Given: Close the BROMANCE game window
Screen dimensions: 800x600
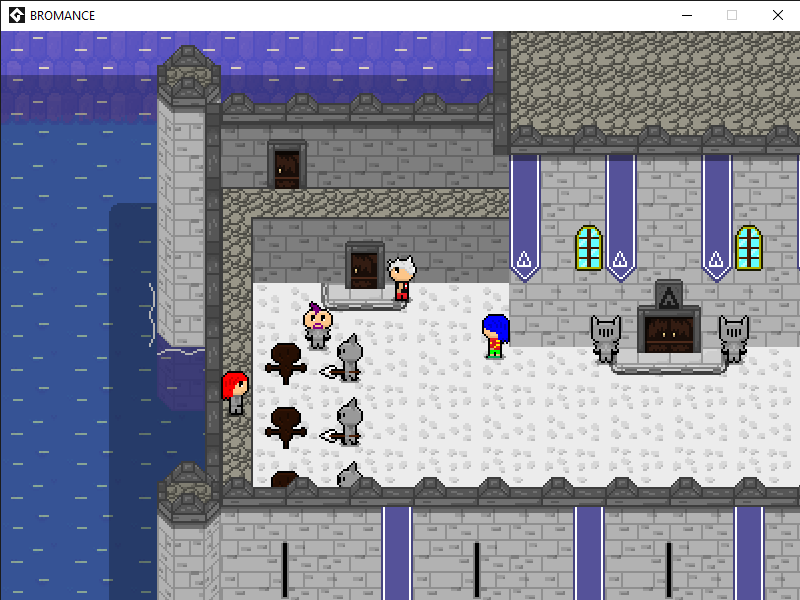Looking at the screenshot, I should coord(777,15).
